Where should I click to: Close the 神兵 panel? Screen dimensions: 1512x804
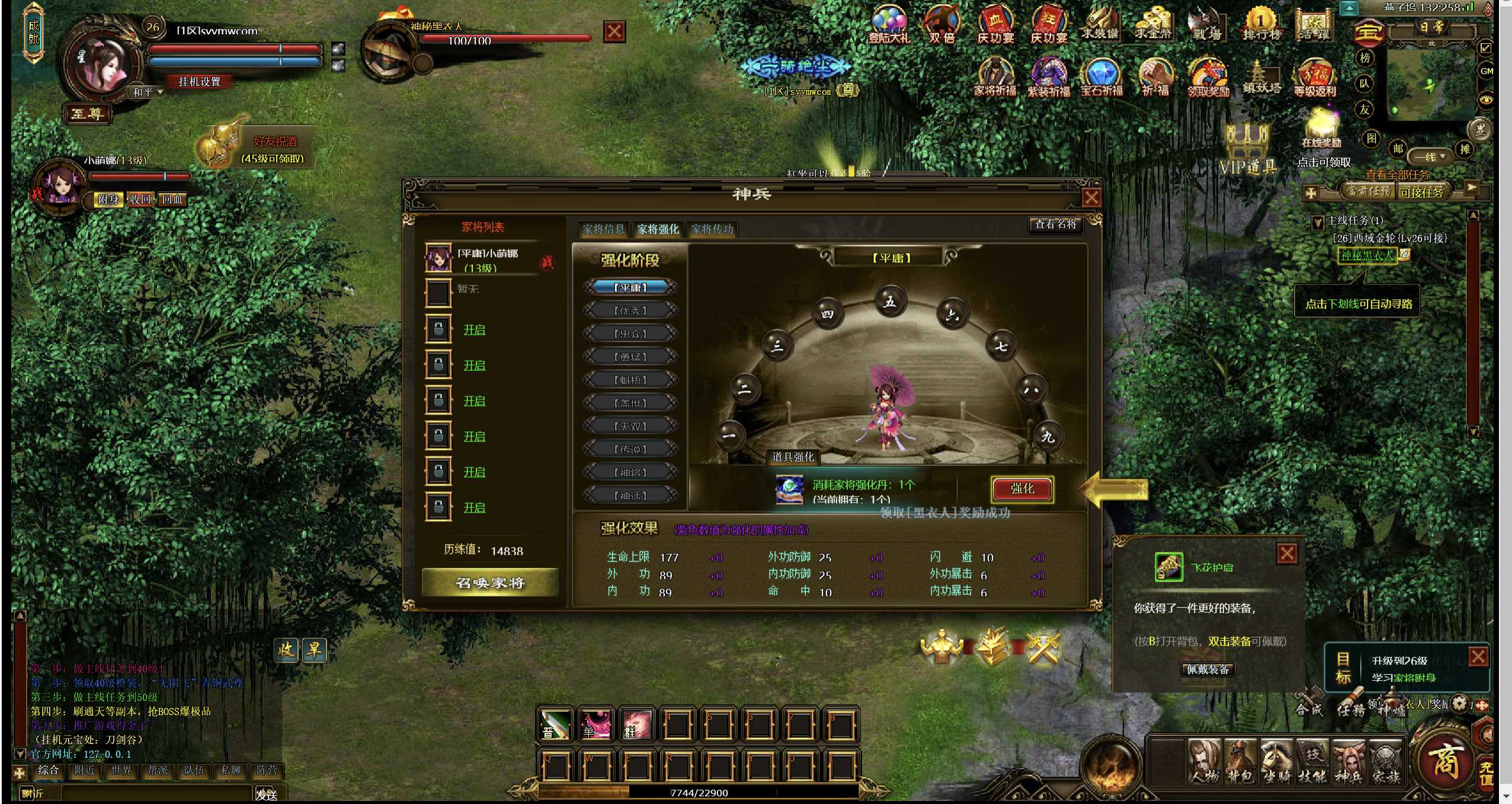point(1091,198)
